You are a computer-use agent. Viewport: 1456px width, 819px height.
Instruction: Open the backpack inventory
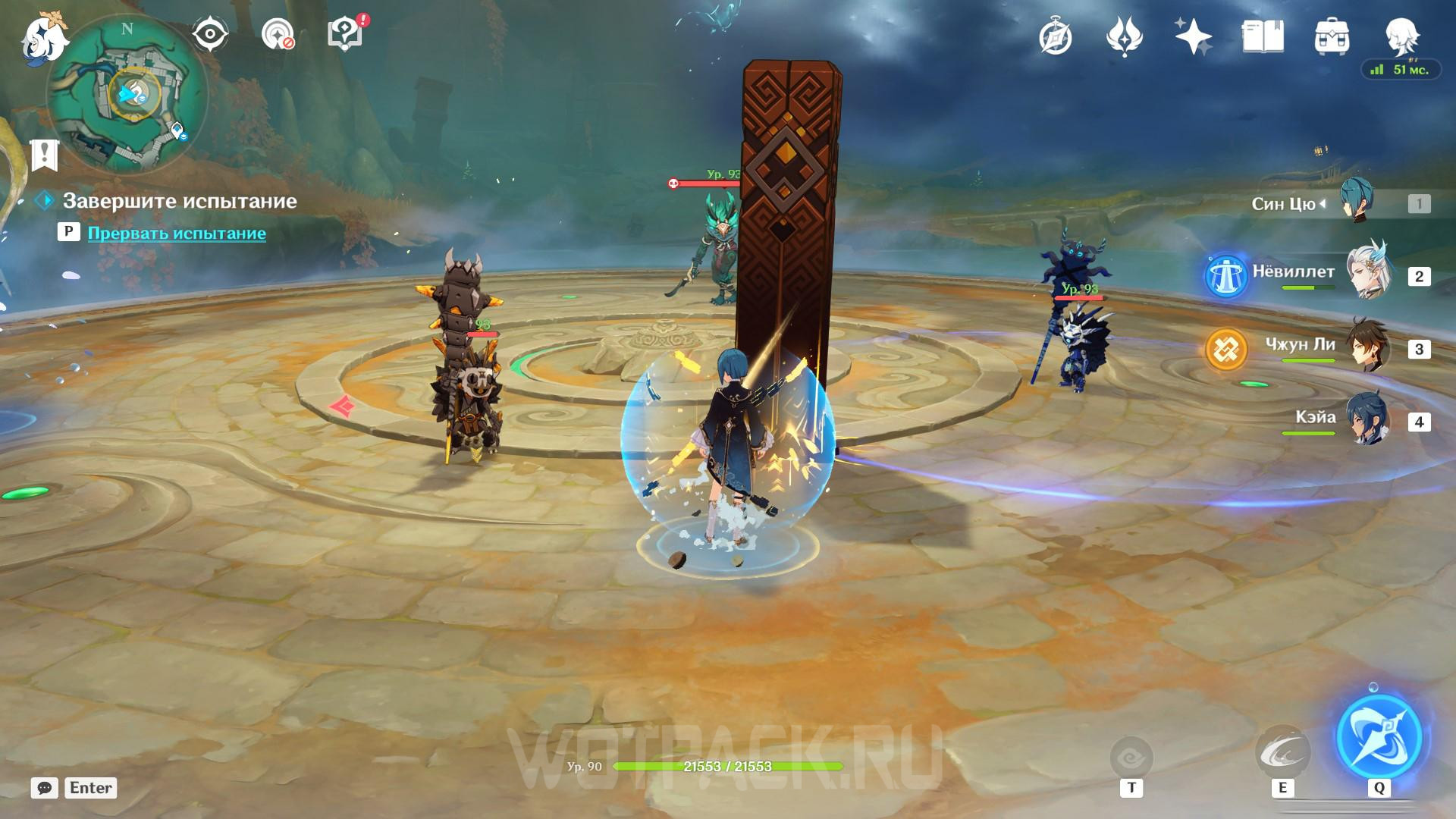[1332, 36]
